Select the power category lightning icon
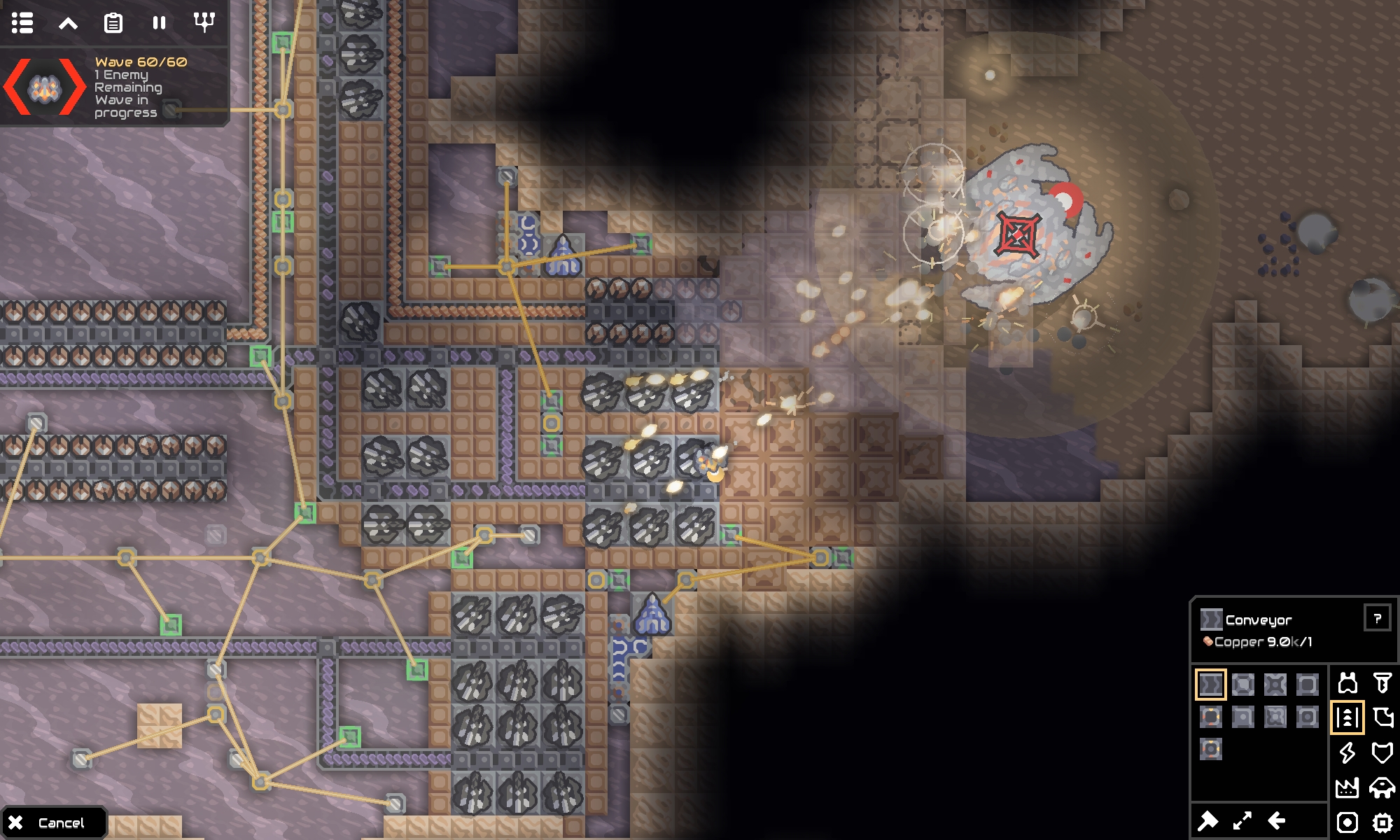 coord(1348,754)
